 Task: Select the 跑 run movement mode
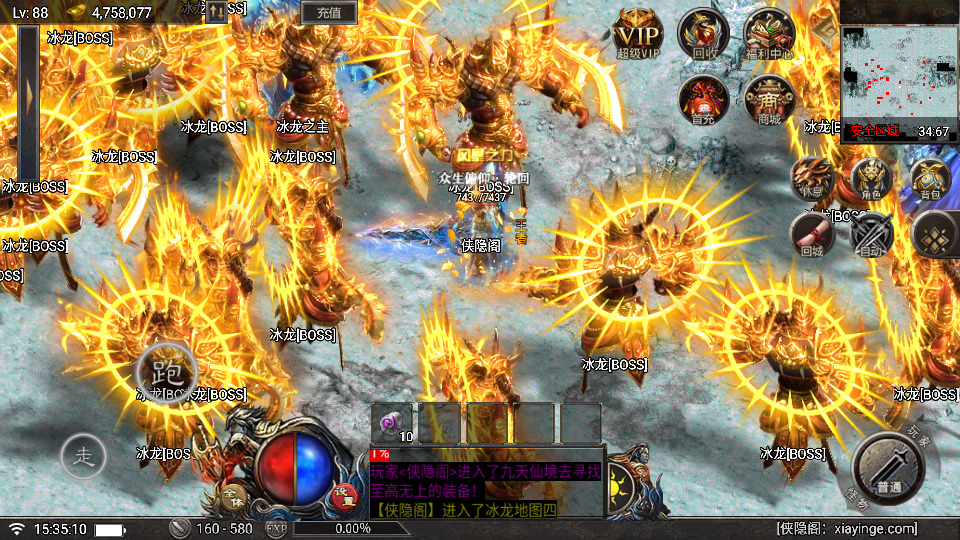[165, 371]
